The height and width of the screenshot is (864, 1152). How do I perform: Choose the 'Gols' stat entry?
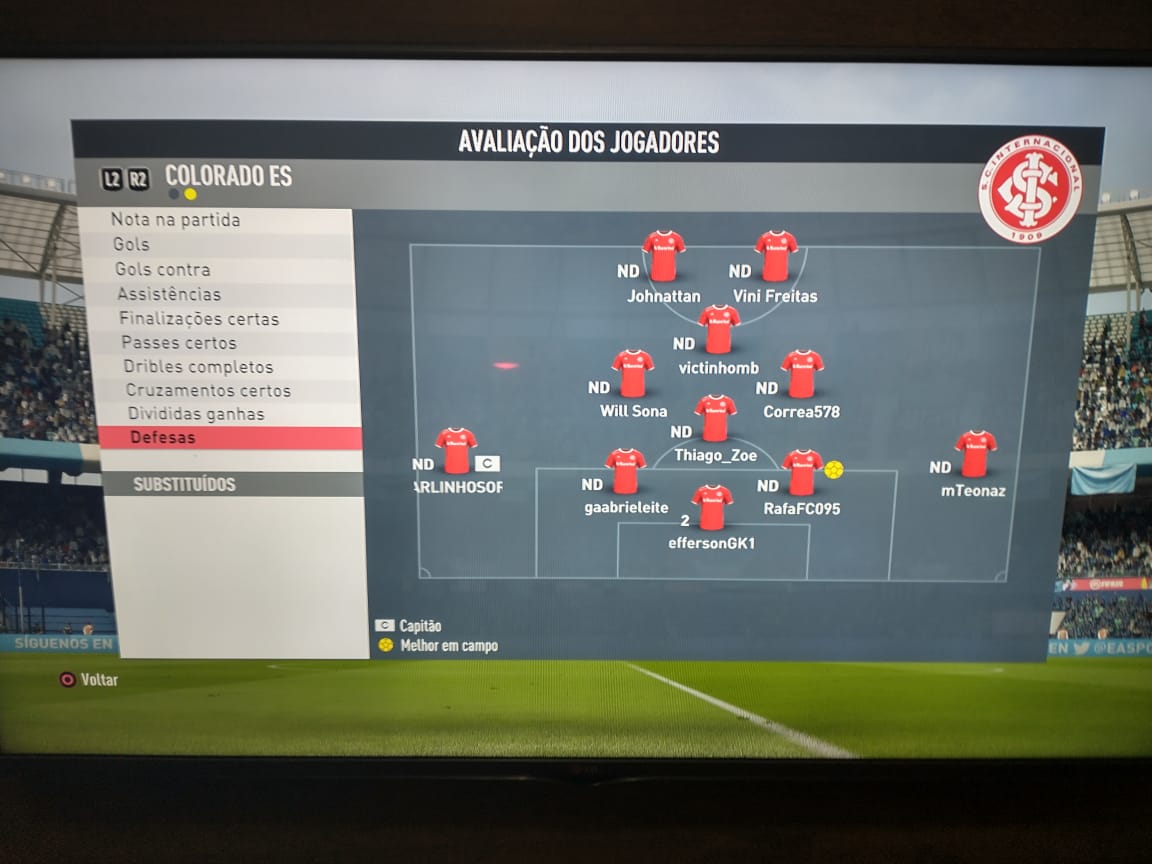point(132,244)
